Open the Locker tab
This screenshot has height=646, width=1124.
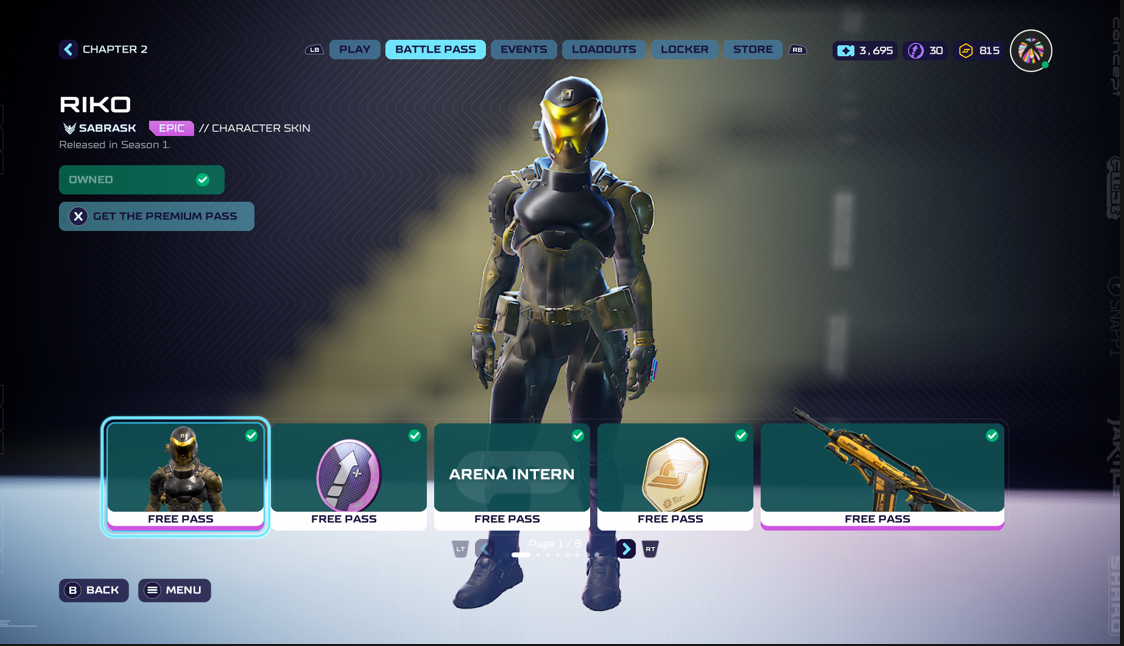[x=684, y=49]
